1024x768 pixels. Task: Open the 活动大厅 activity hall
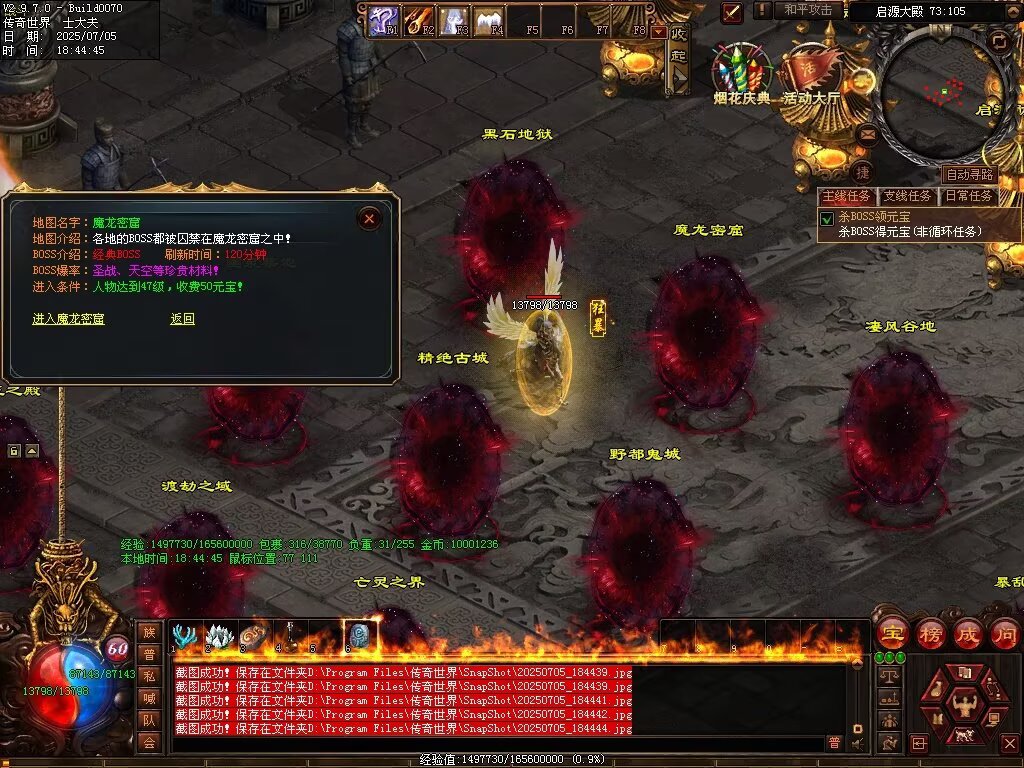811,72
